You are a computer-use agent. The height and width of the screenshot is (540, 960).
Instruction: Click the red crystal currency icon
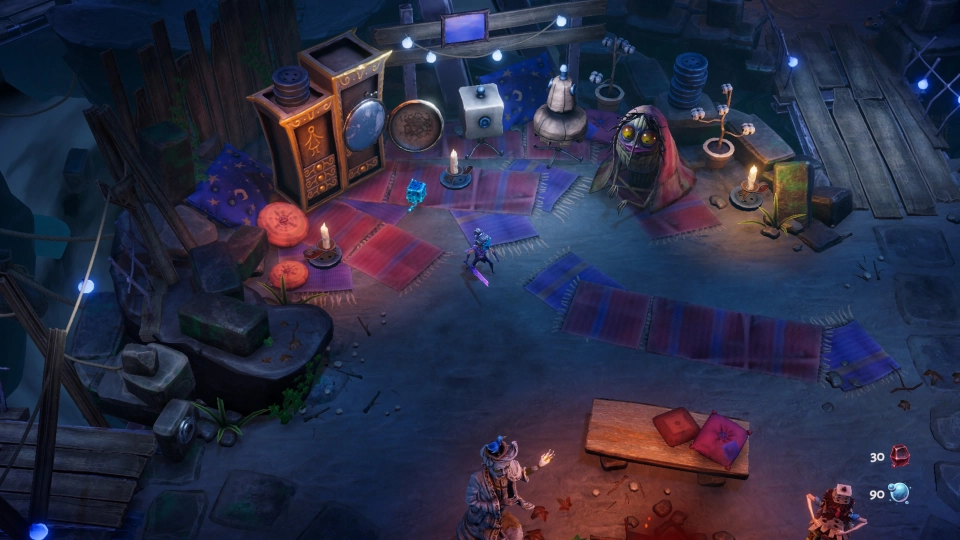[900, 456]
